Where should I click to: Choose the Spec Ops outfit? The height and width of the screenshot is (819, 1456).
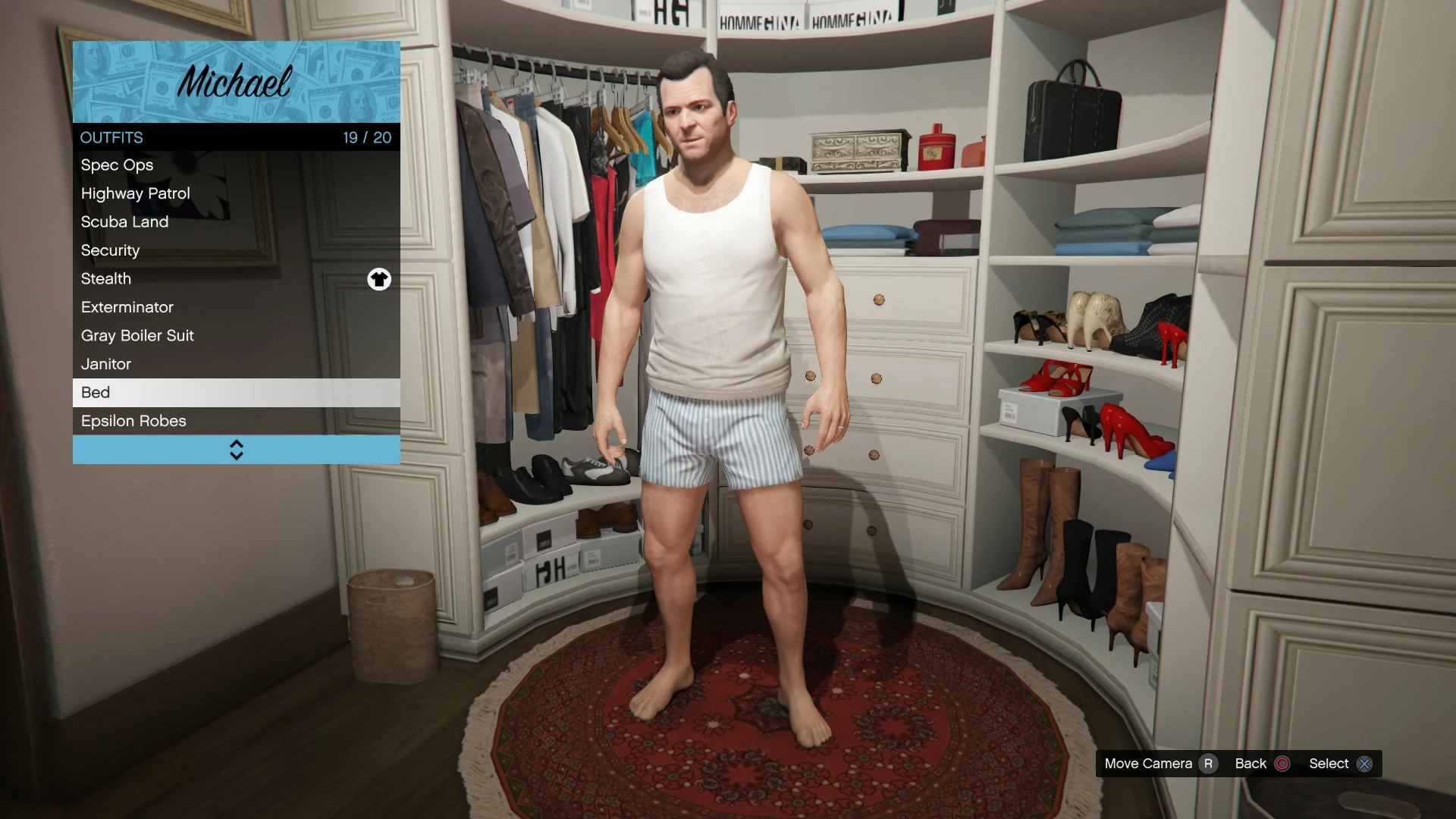point(117,165)
